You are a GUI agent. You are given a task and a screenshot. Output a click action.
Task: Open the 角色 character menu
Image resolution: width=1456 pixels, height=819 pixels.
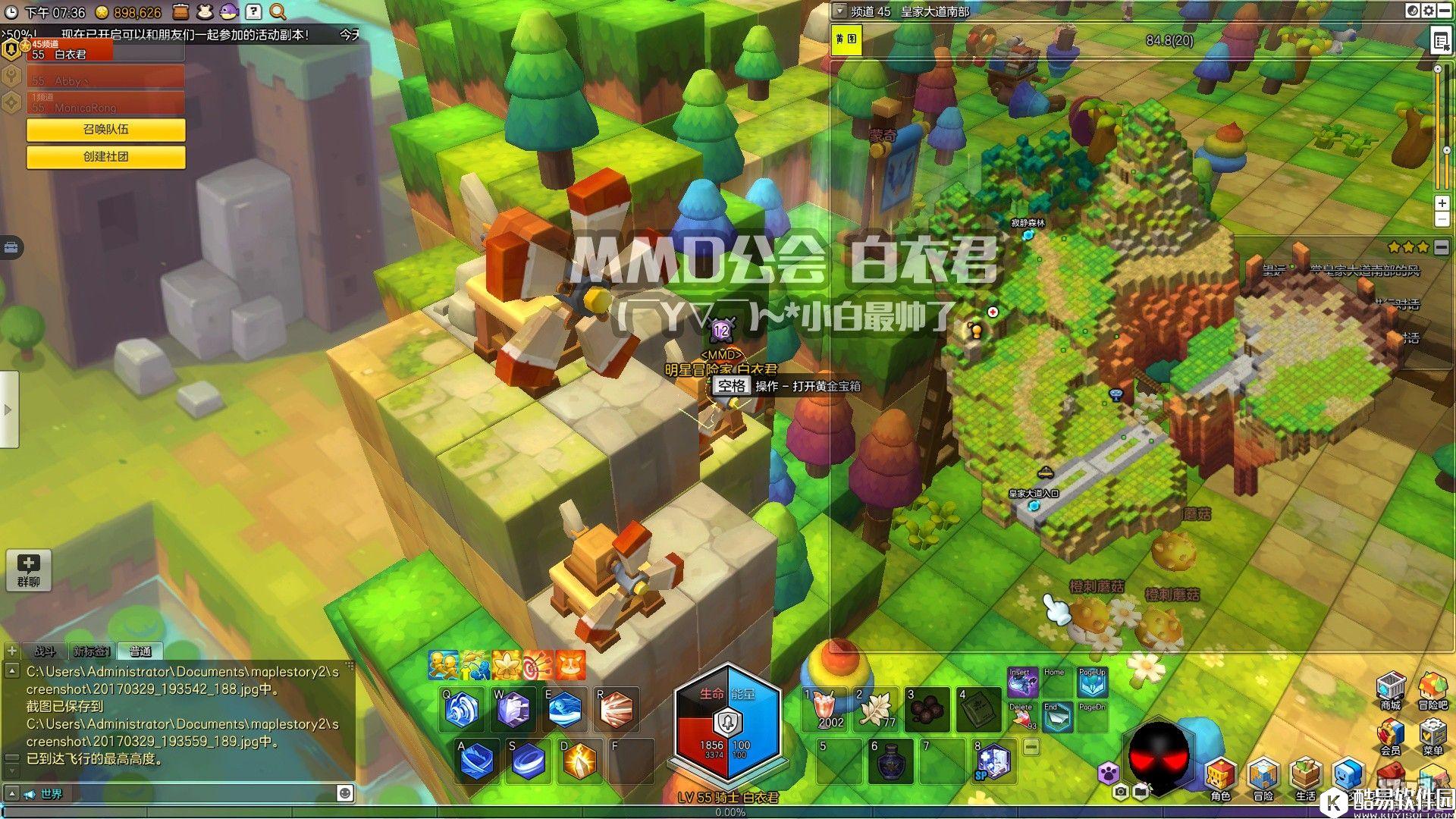(1220, 779)
